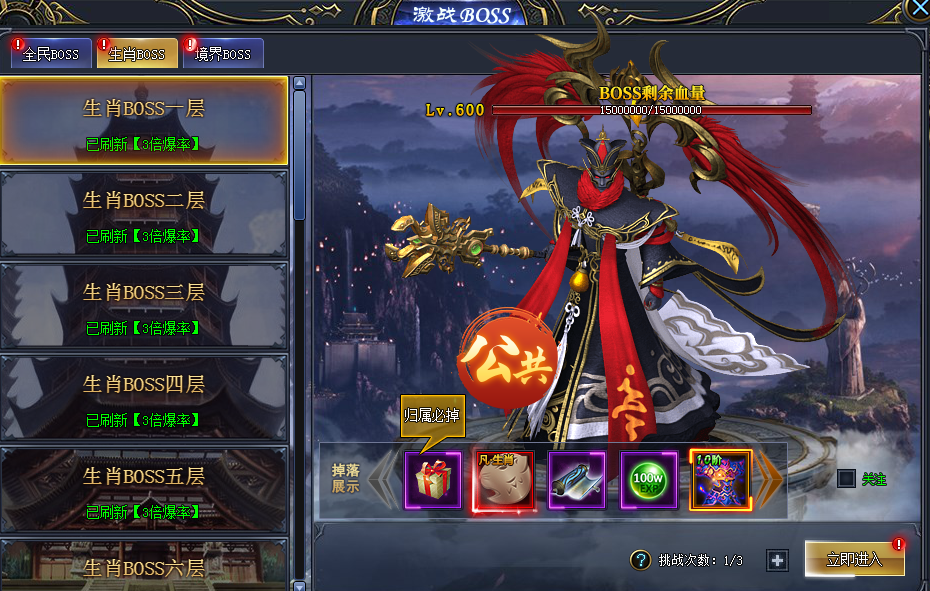This screenshot has width=930, height=591.
Task: Add challenge attempts with the plus button
Action: (777, 560)
